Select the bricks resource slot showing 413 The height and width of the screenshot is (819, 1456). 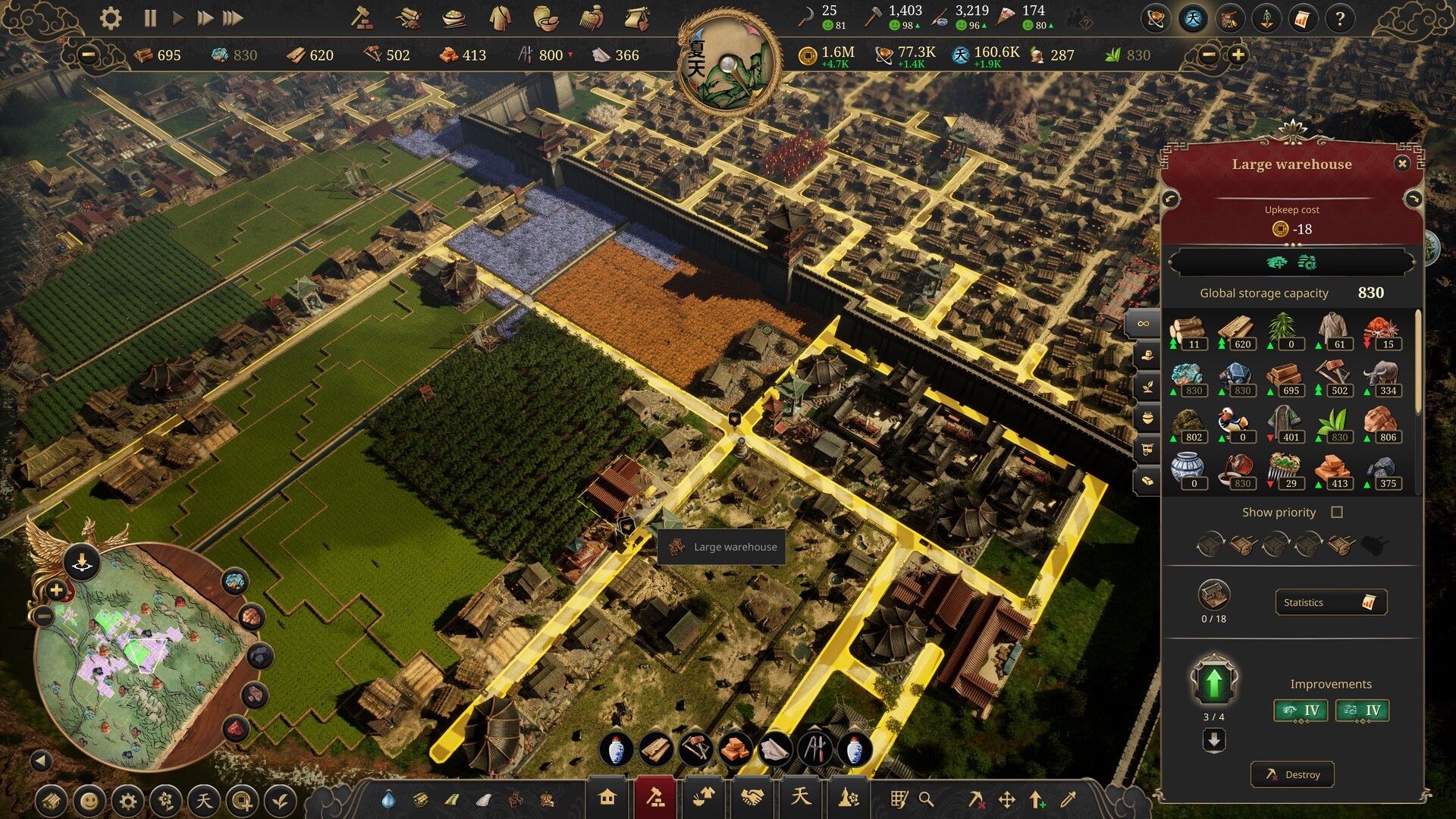pos(1334,472)
